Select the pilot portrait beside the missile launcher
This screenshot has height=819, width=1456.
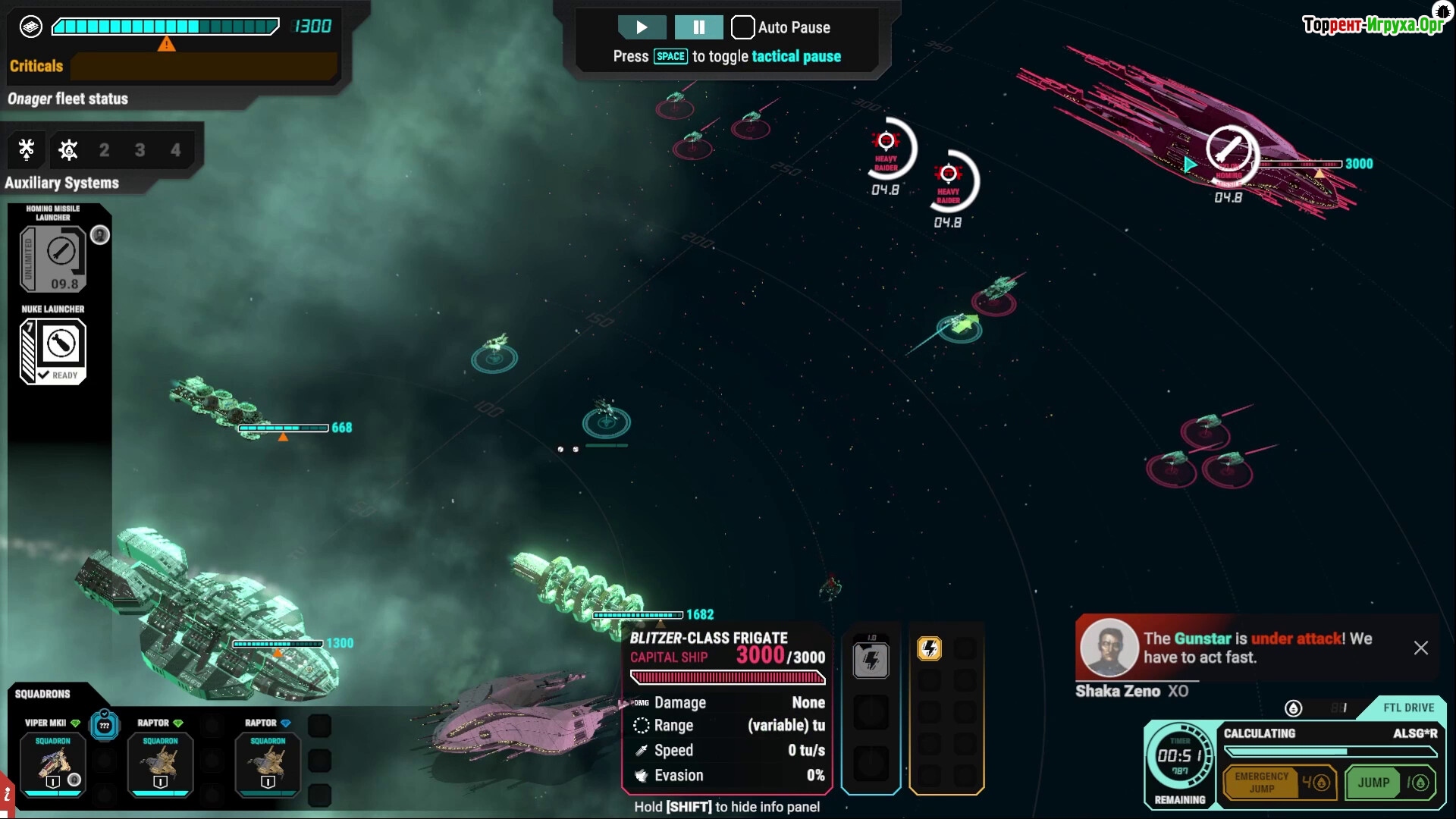[x=100, y=235]
